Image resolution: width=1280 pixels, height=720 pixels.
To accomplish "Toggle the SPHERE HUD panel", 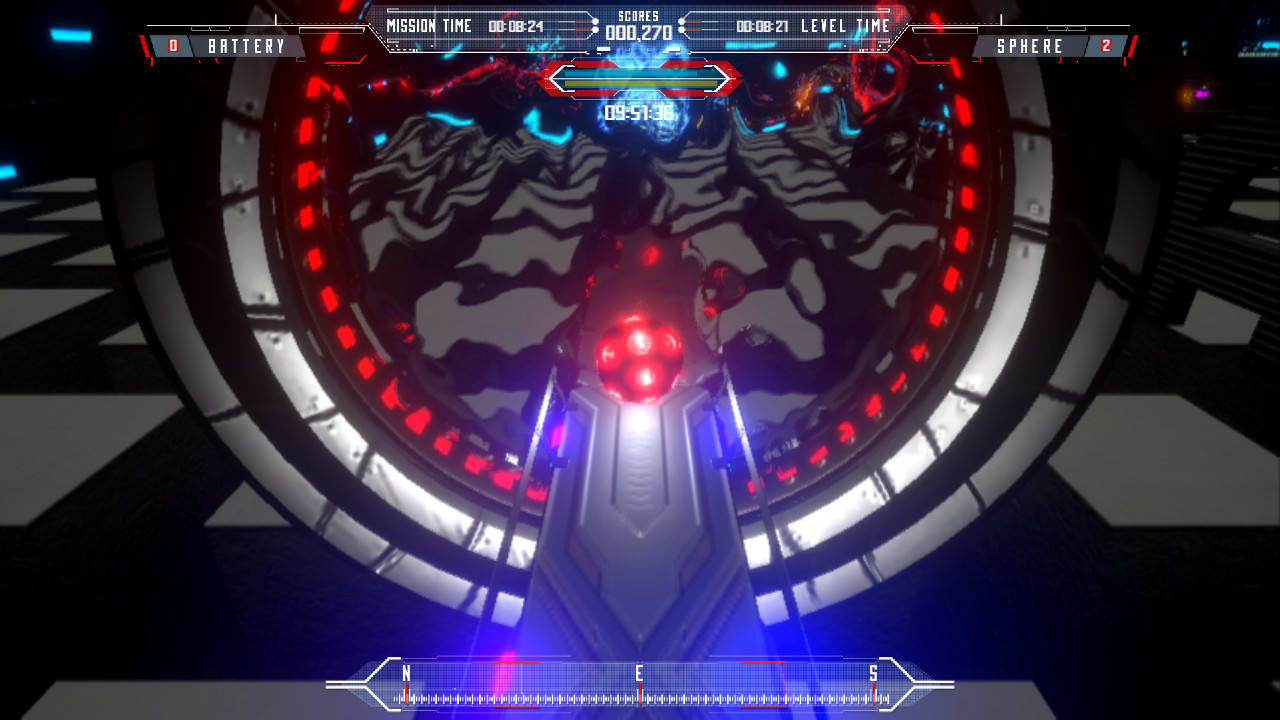I will [x=1032, y=45].
